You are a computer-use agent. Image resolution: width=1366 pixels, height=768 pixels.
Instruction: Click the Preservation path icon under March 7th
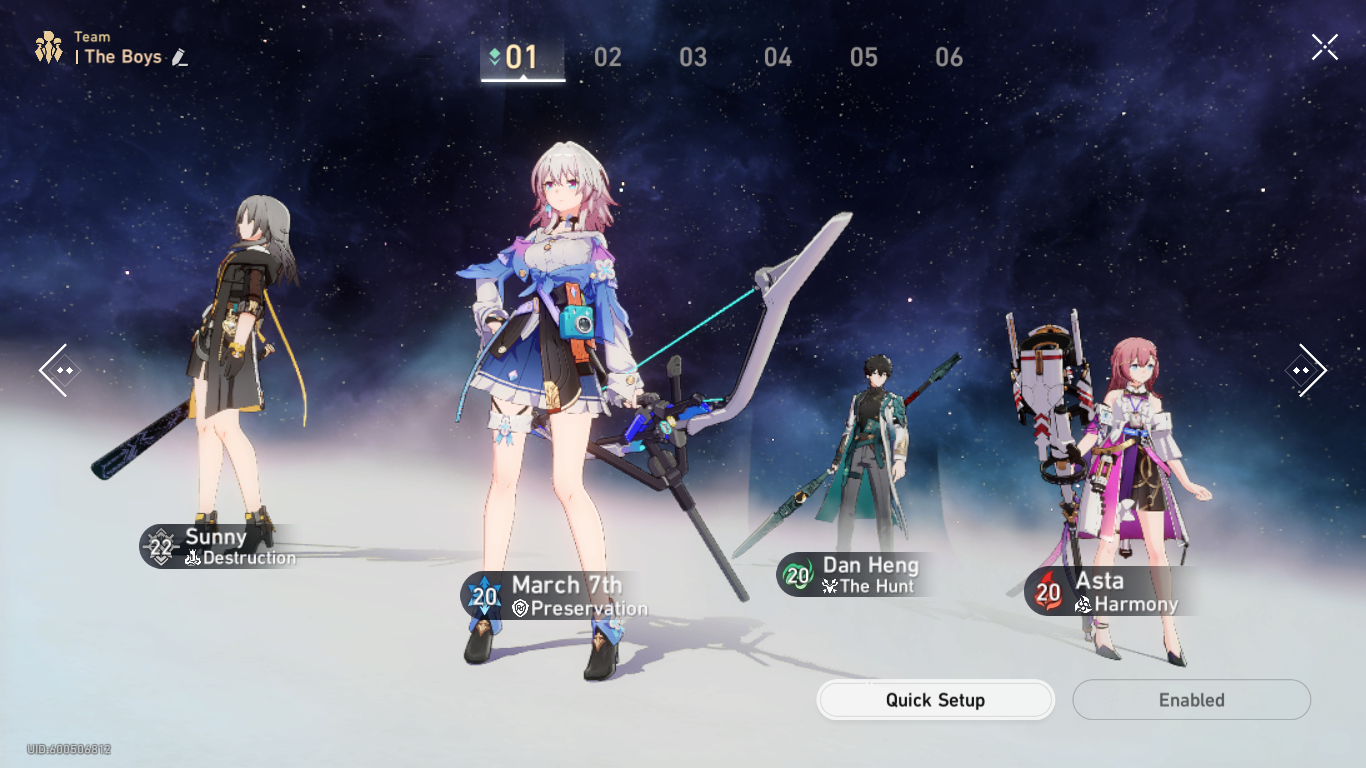pyautogui.click(x=519, y=606)
